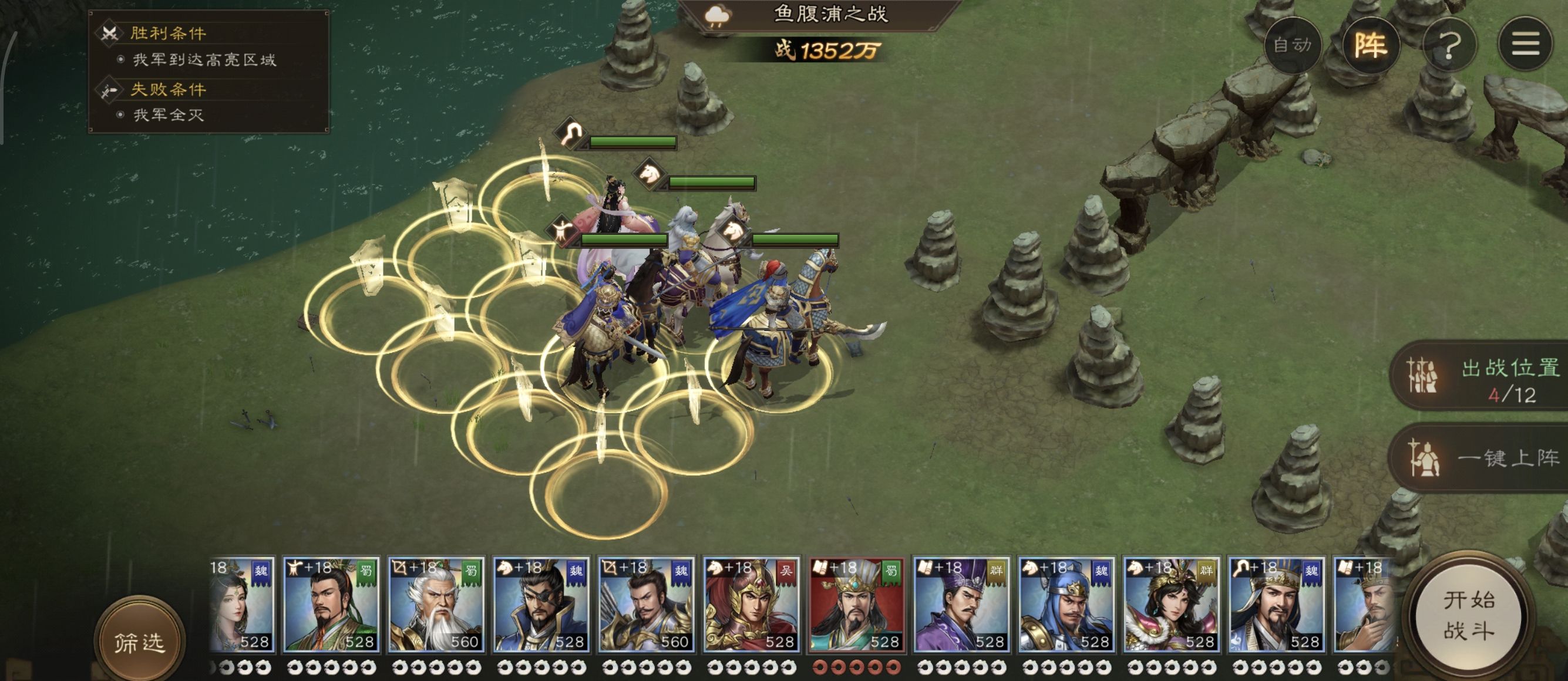Viewport: 1568px width, 681px height.
Task: Select the blue-helmeted 魏 cavalry card
Action: (1066, 604)
